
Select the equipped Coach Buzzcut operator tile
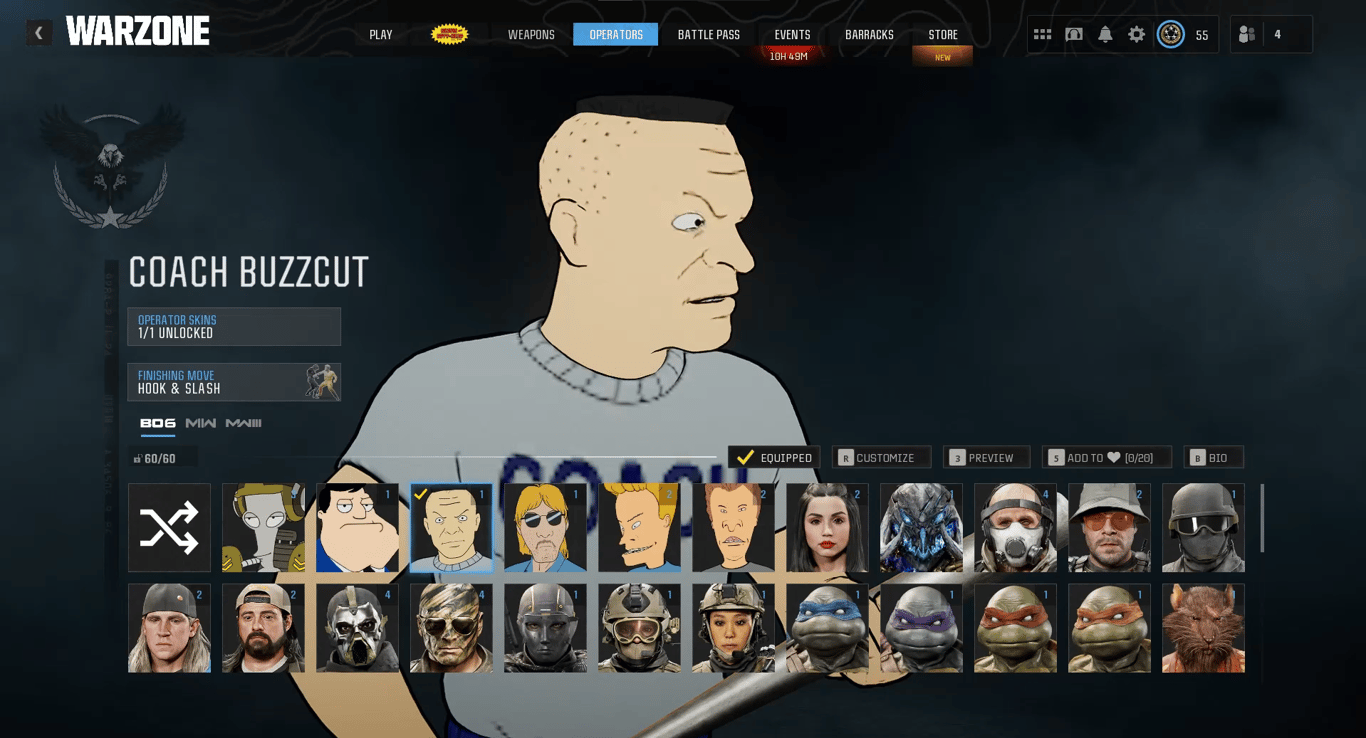pos(451,527)
